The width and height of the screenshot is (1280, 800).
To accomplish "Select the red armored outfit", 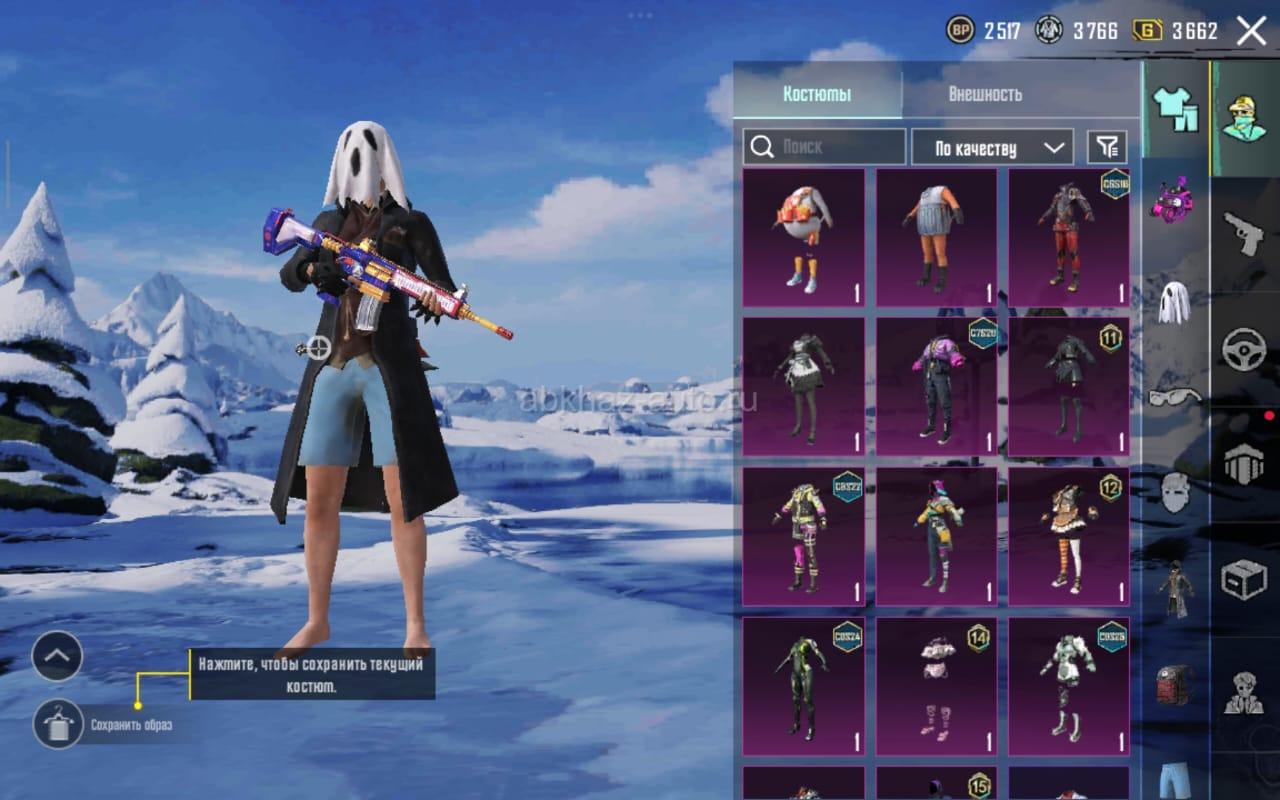I will click(x=1068, y=237).
